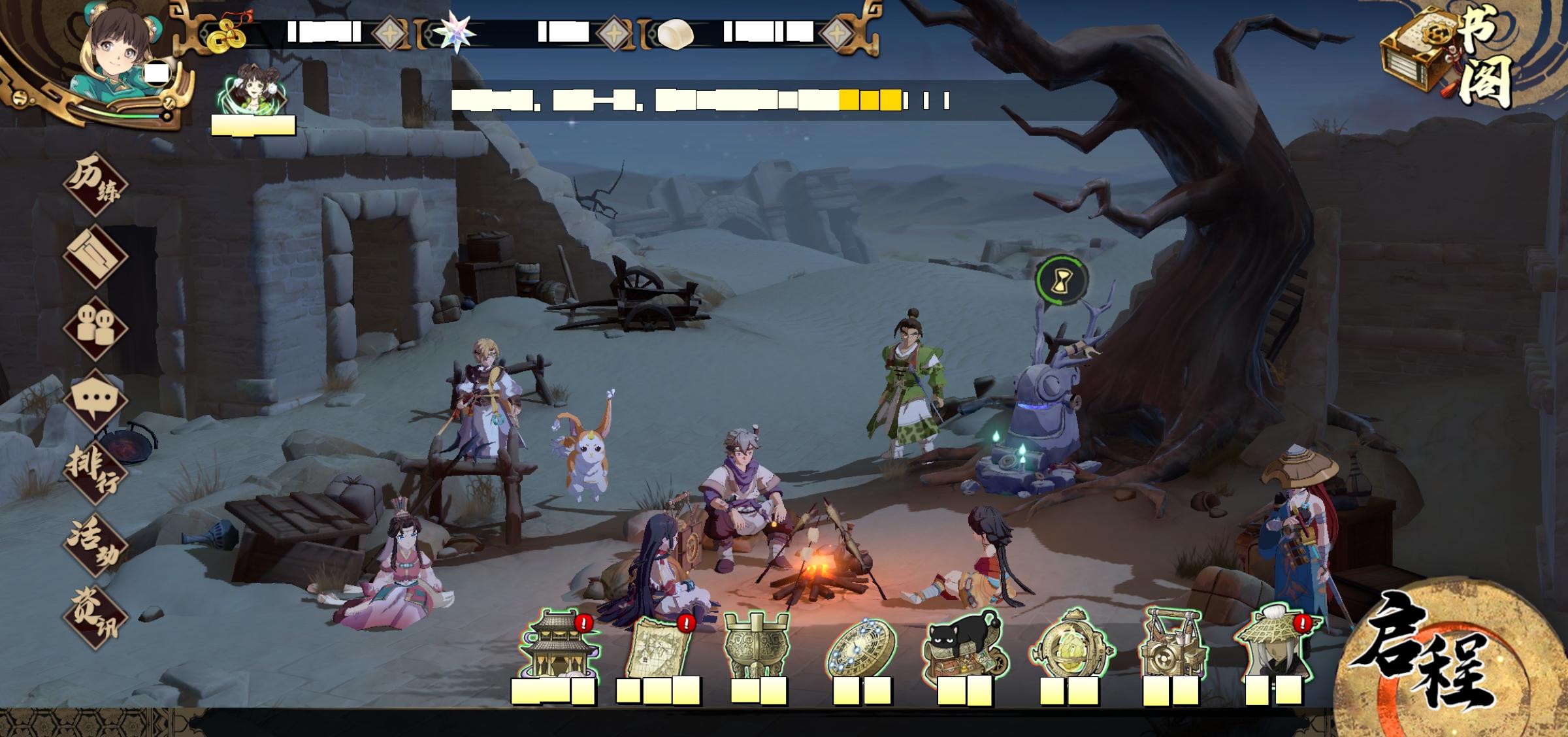Add crystal currency with plus button
The image size is (1568, 737).
point(615,33)
